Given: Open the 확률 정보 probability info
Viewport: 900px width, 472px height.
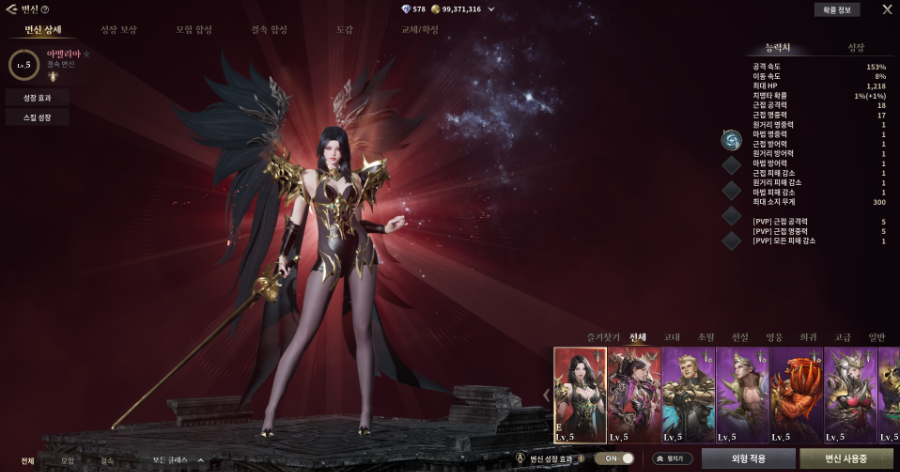Looking at the screenshot, I should click(x=835, y=10).
